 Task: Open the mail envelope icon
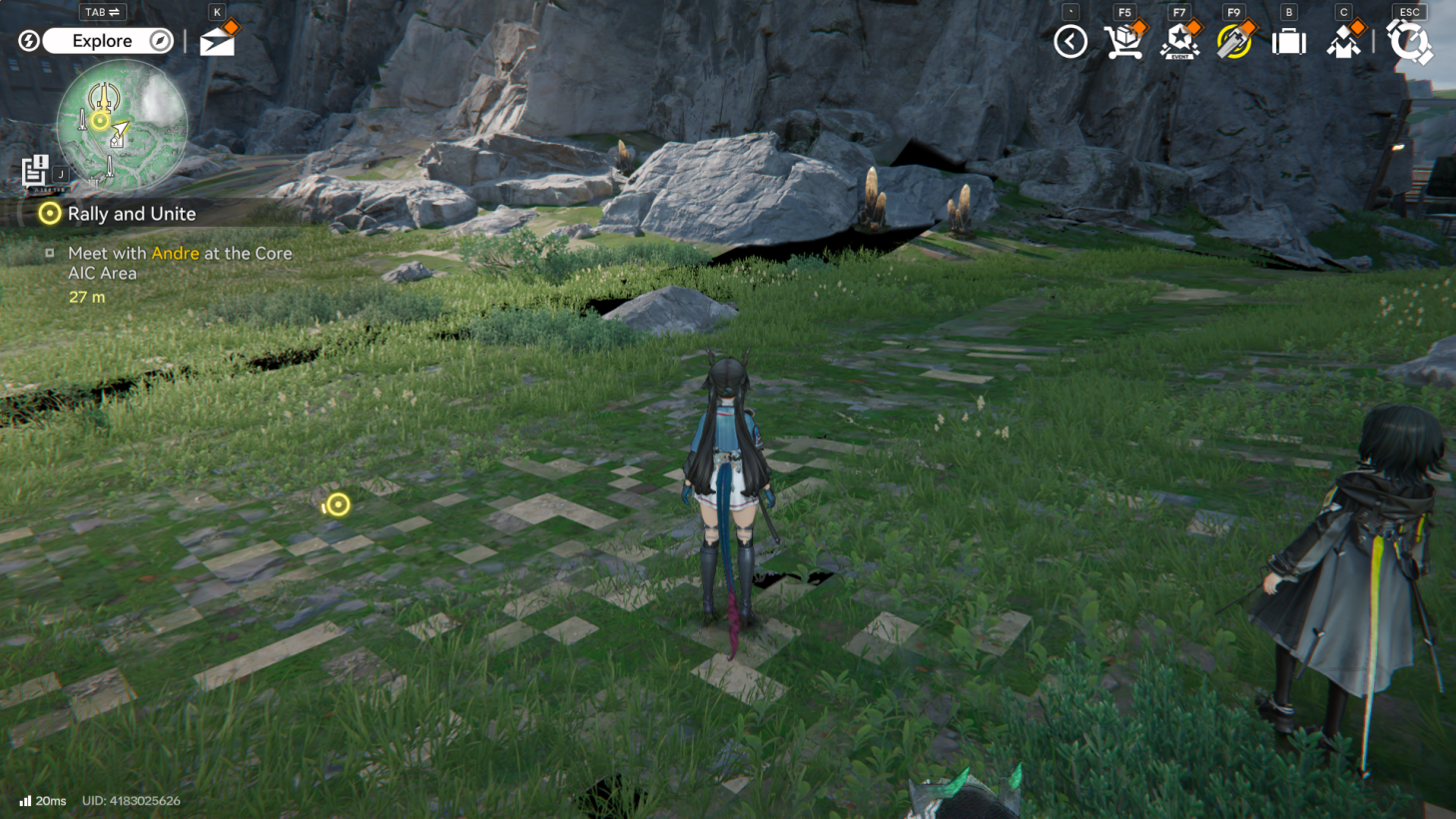click(217, 42)
